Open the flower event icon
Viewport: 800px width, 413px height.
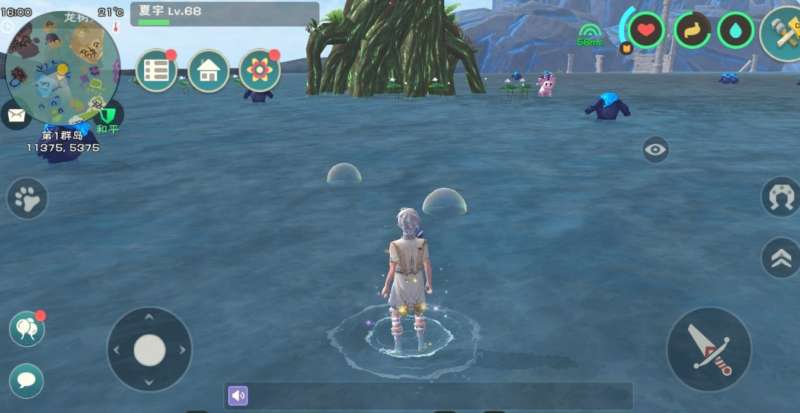(260, 71)
